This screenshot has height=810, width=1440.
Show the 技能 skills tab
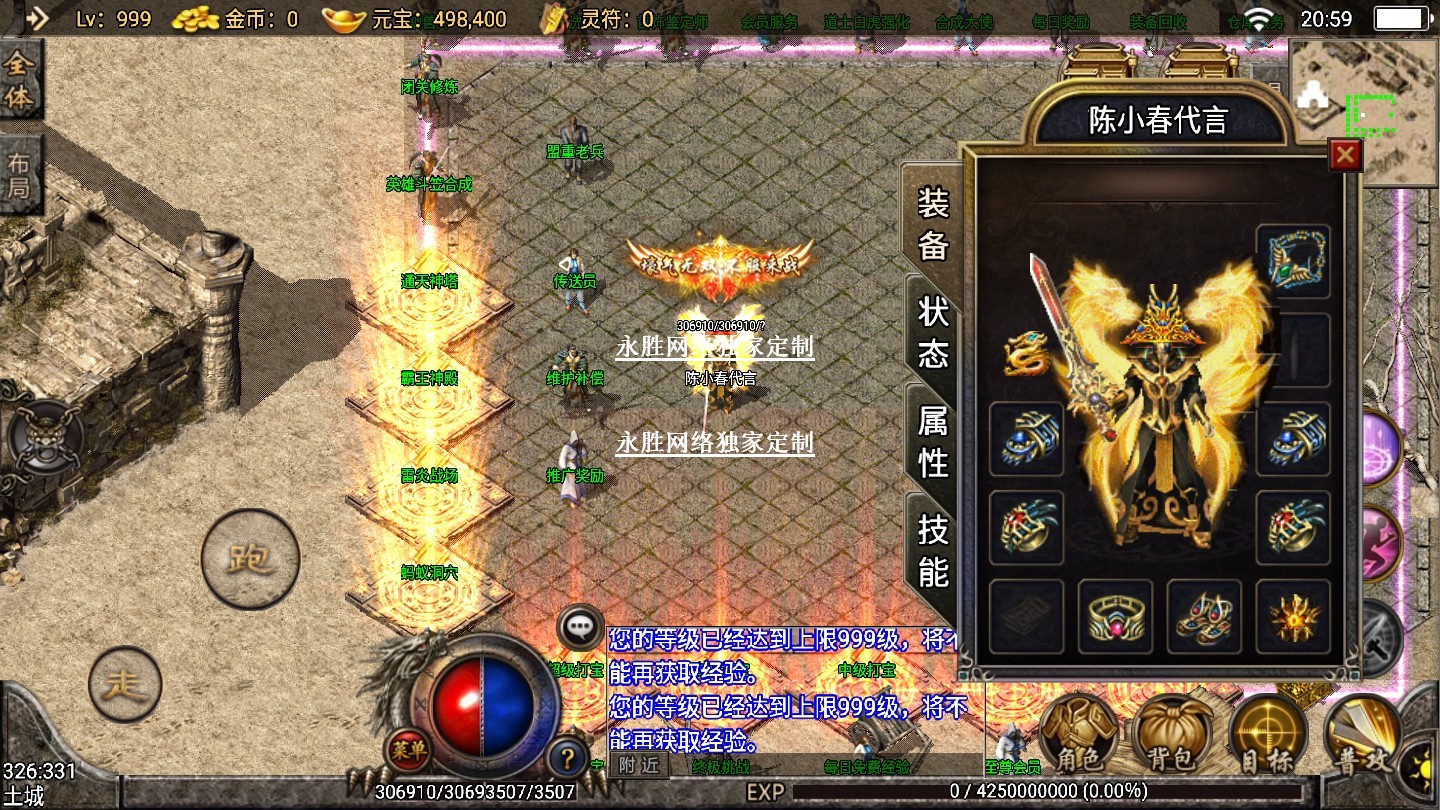[933, 550]
